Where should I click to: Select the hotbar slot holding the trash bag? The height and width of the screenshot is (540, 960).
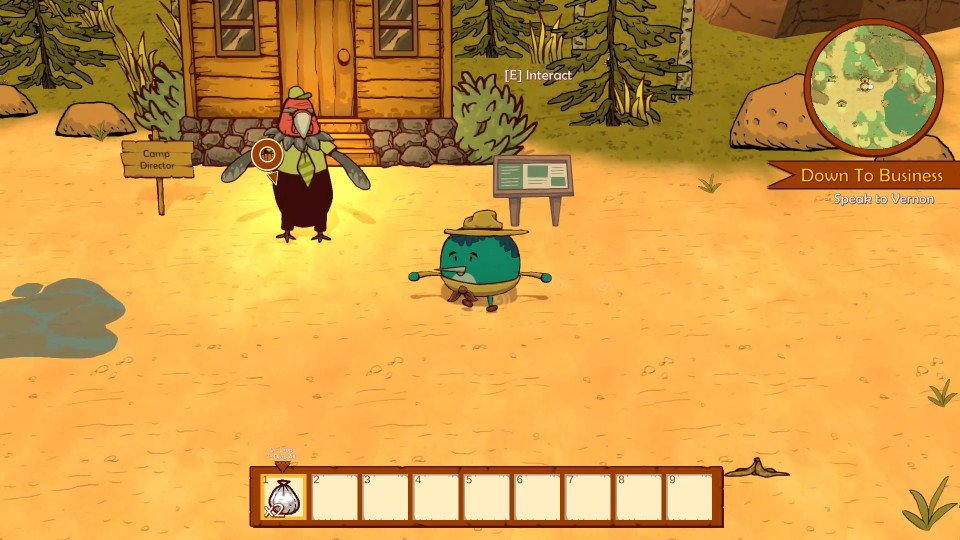[283, 497]
